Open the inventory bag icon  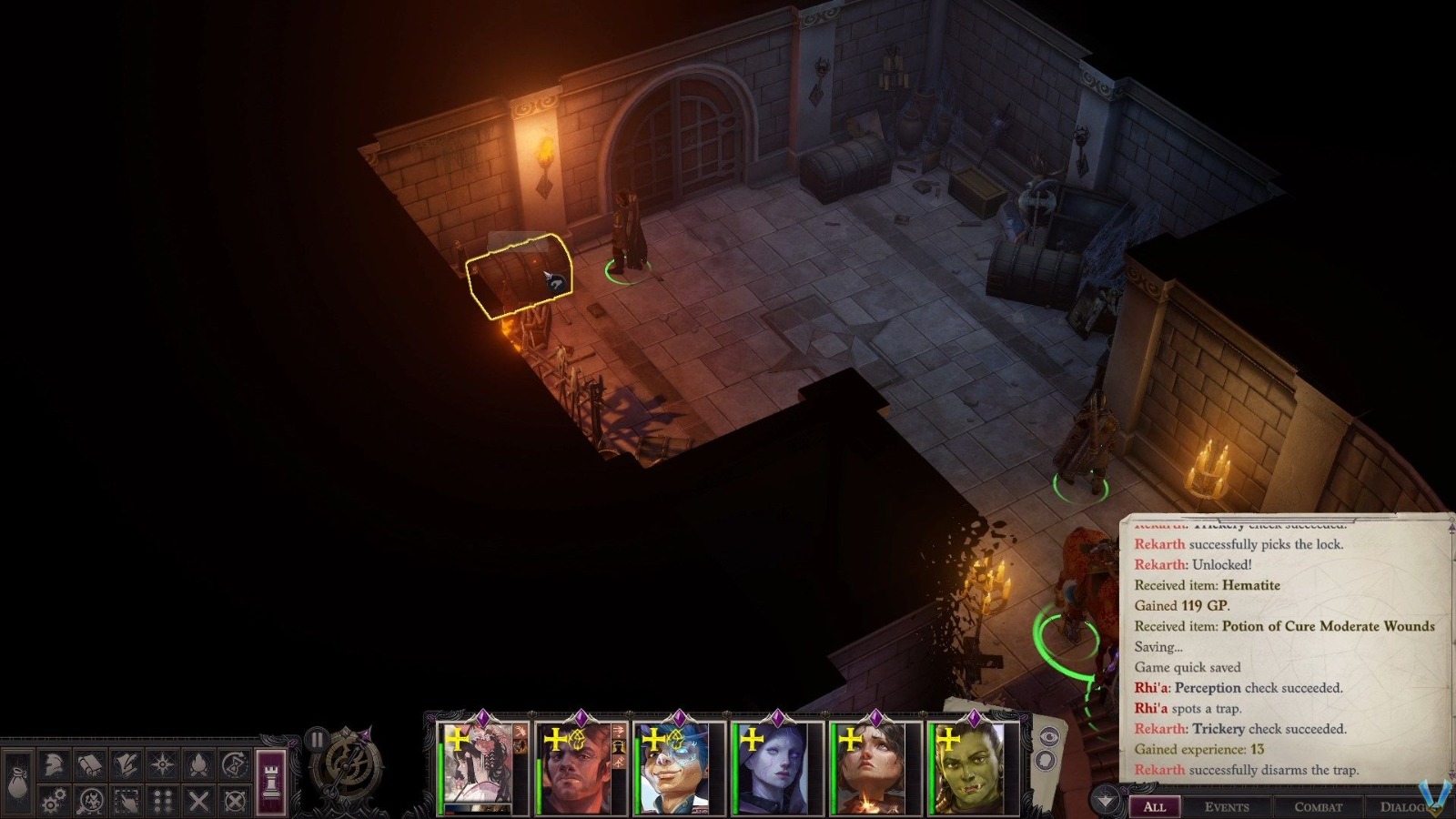(17, 781)
